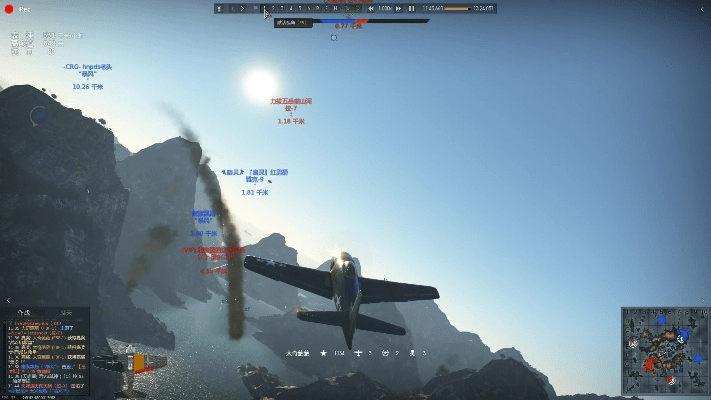Switch to the first chat log tab
Viewport: 711px width, 400px height.
pos(26,312)
